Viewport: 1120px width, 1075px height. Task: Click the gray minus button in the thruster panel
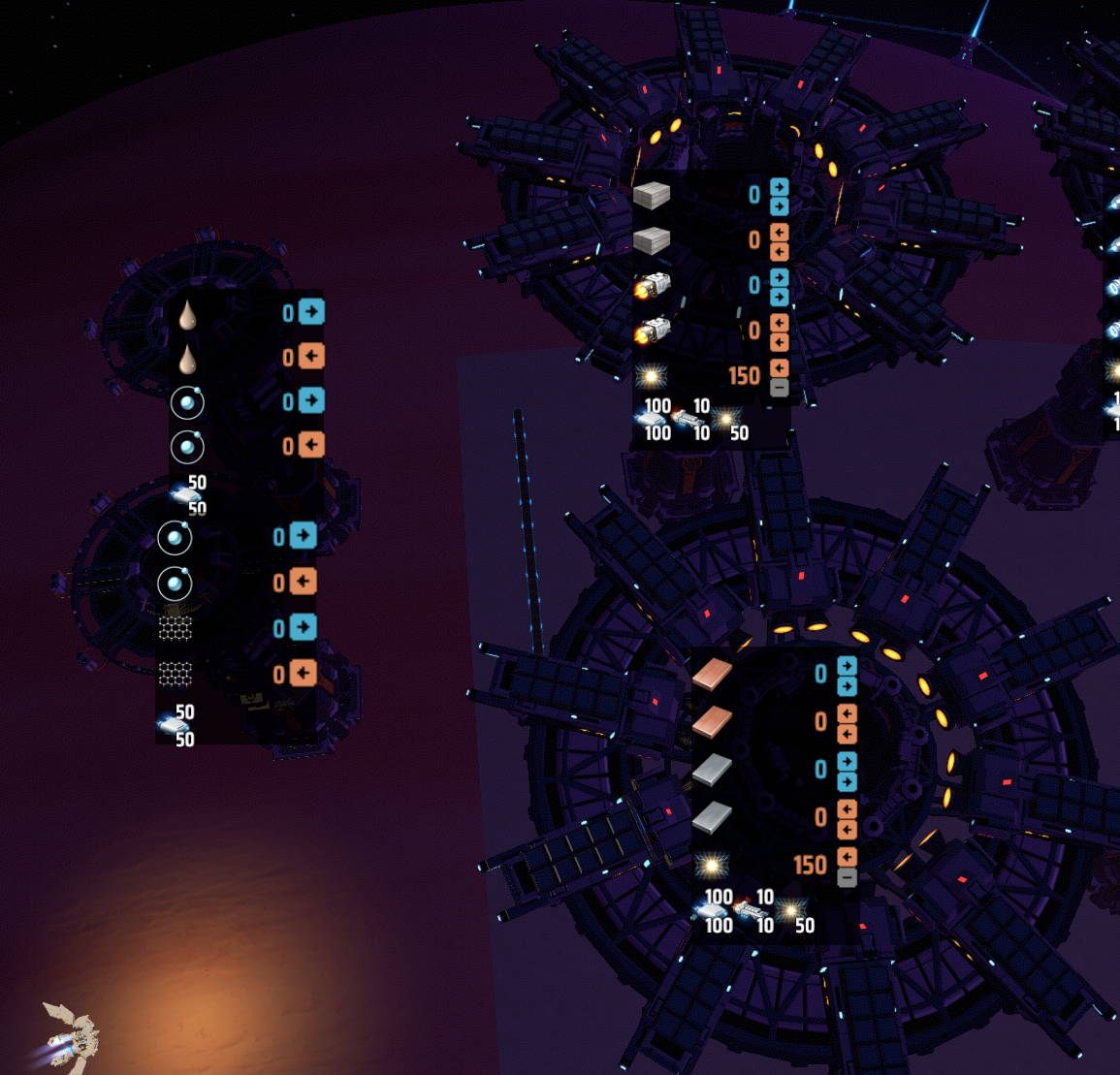tap(779, 388)
